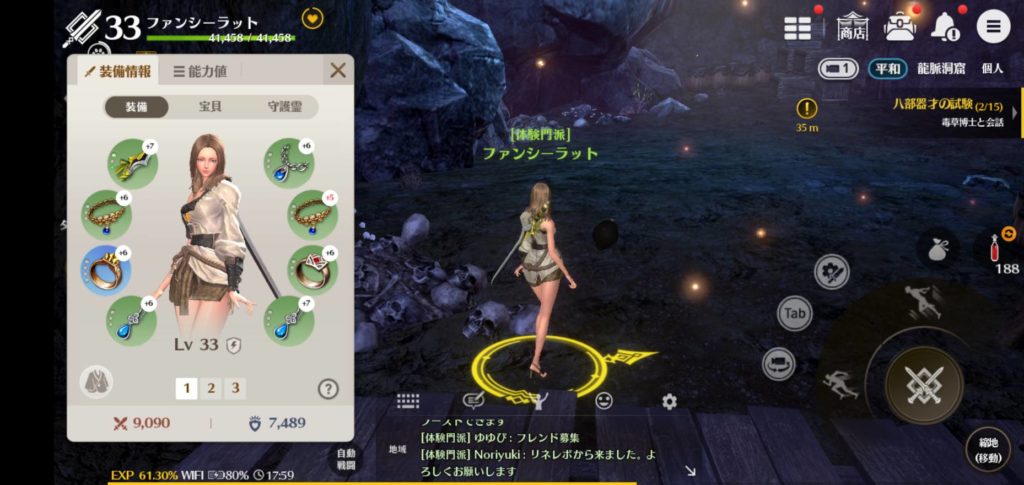Switch to equipment preset 2
The height and width of the screenshot is (485, 1024).
pyautogui.click(x=211, y=388)
